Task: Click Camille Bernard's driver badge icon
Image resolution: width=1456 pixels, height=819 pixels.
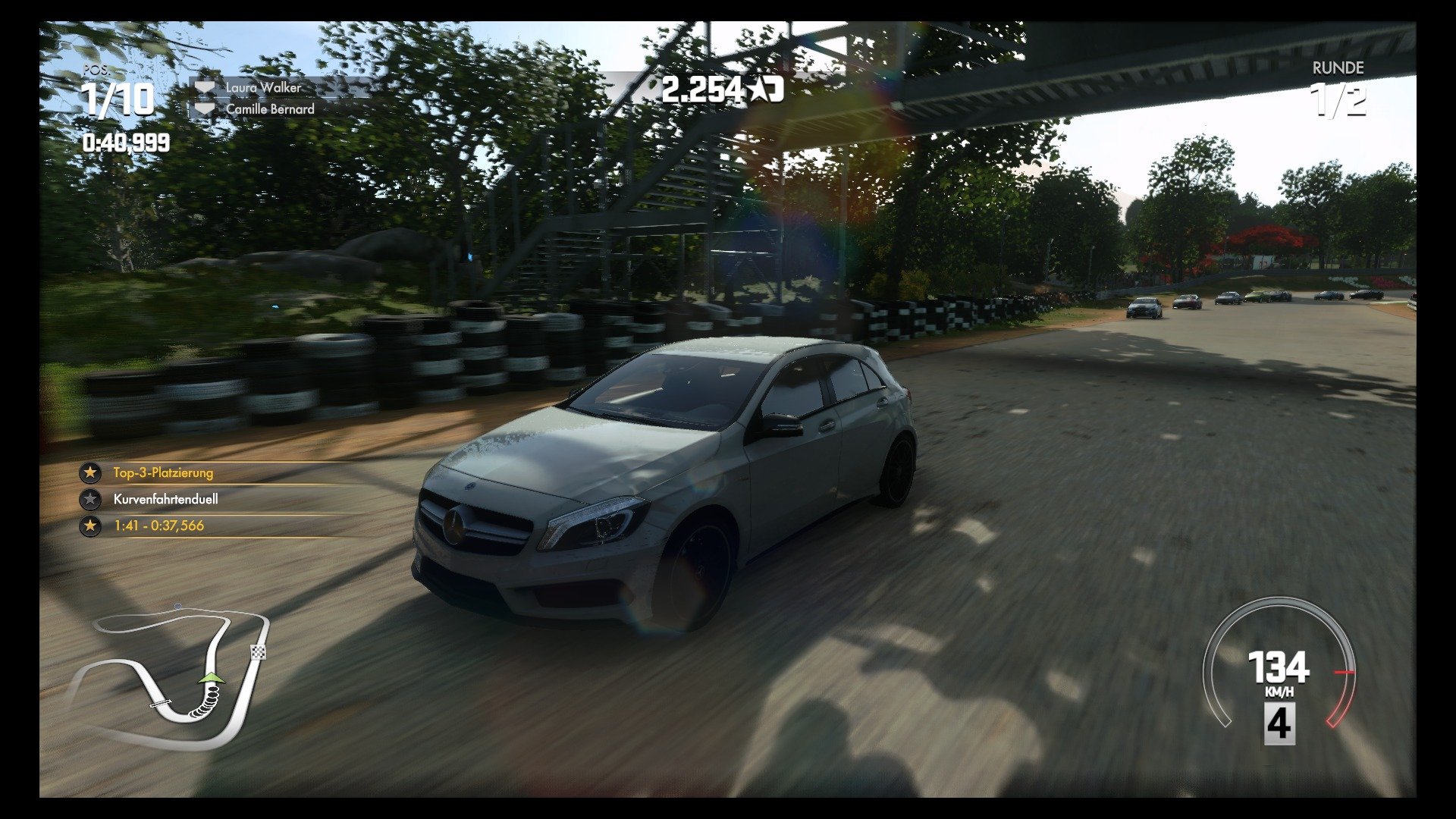Action: point(205,109)
